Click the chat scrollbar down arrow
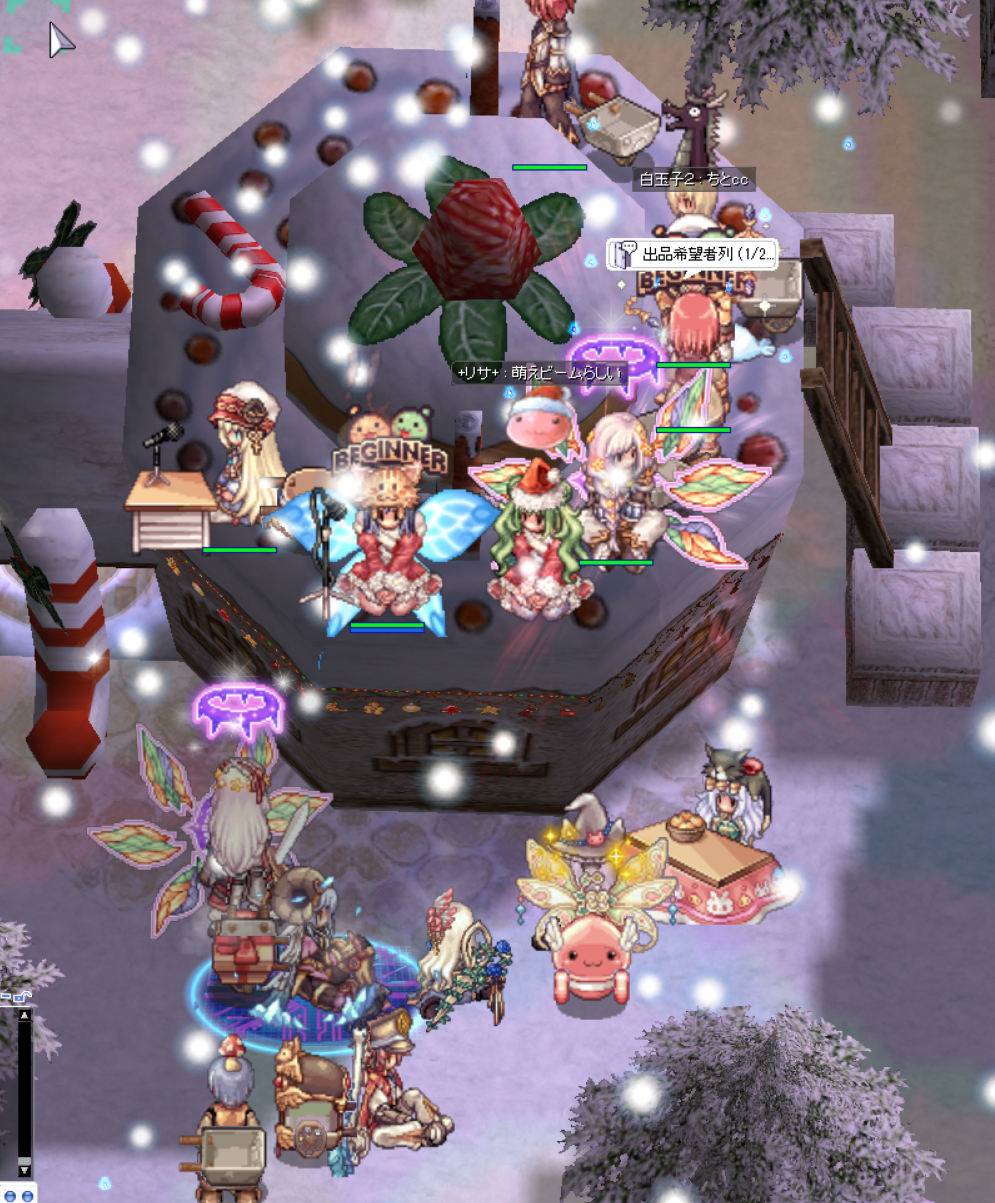This screenshot has height=1203, width=995. (x=25, y=1169)
